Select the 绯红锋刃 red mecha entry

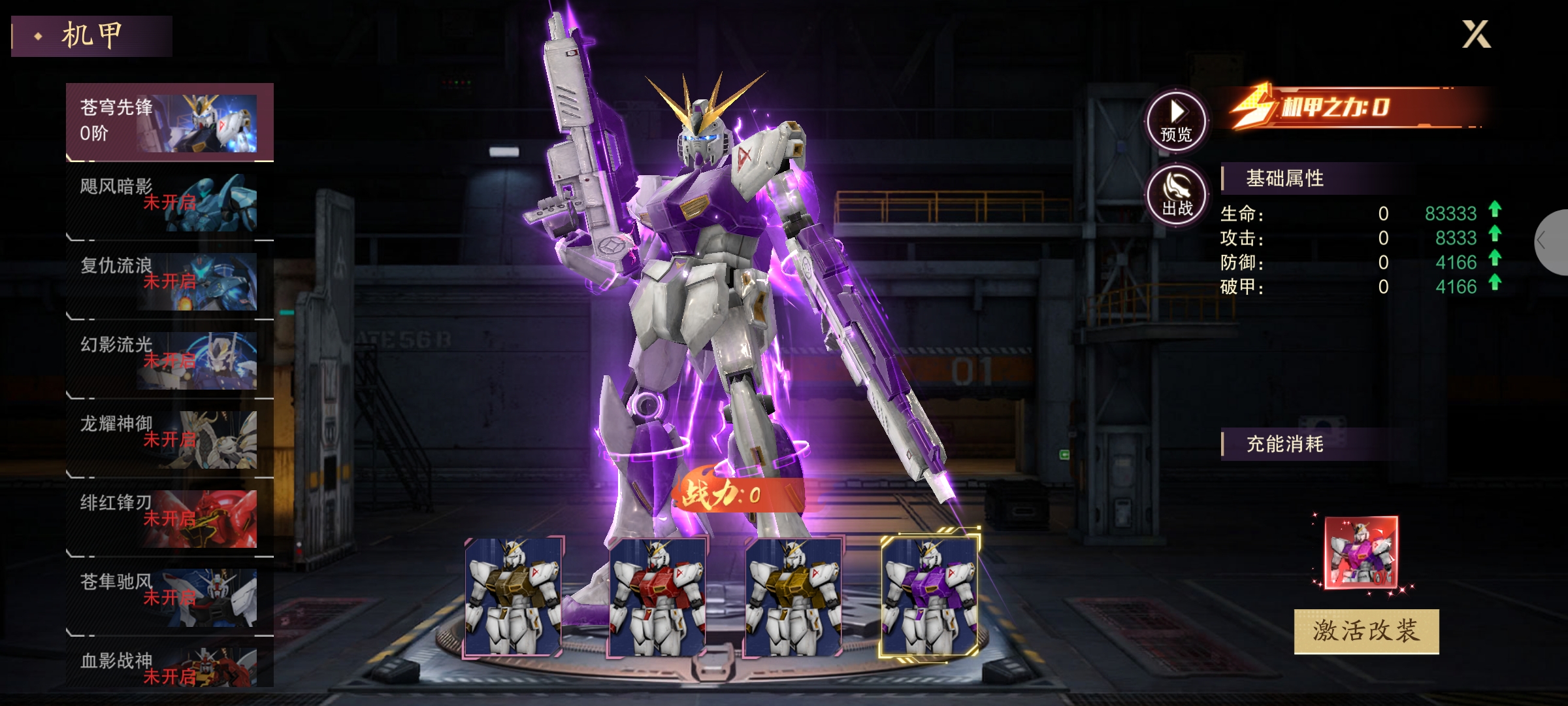(169, 518)
